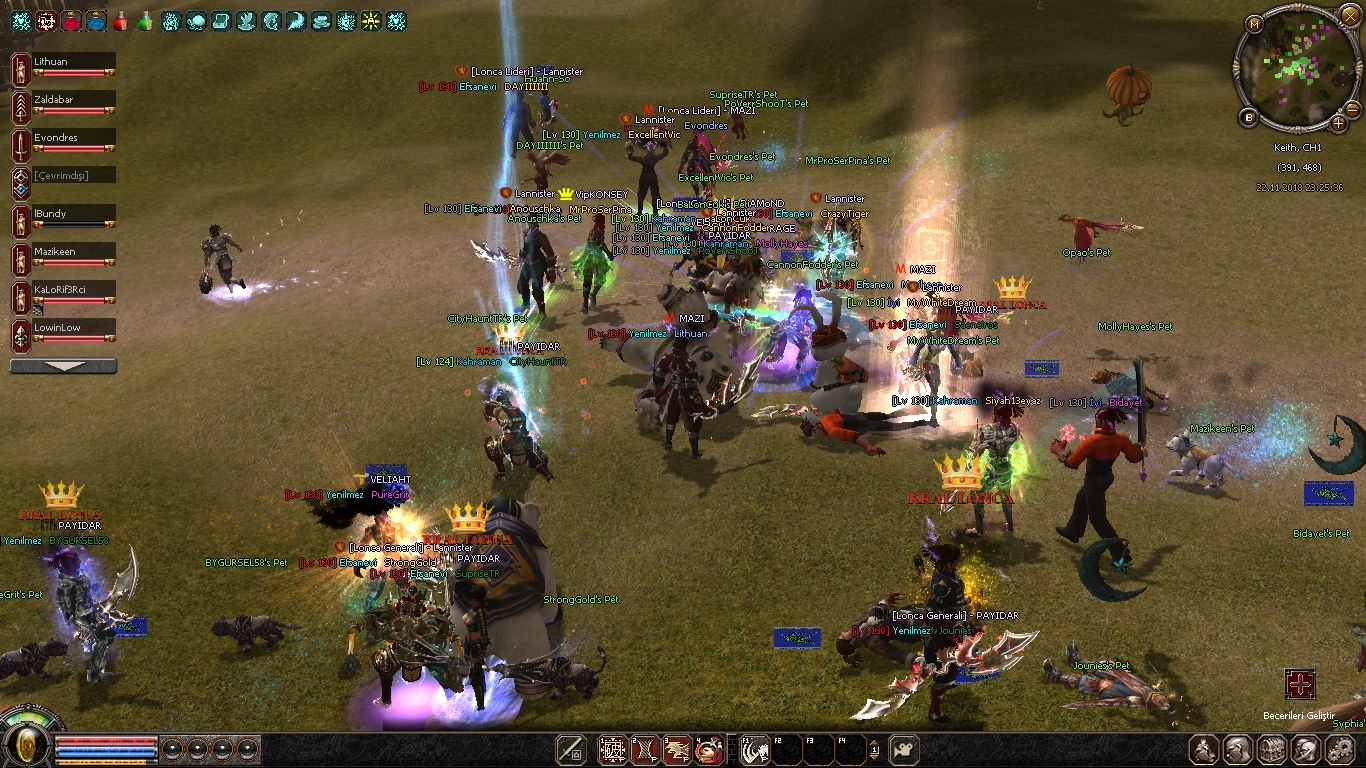Change quickslot page with arrow stepper
The width and height of the screenshot is (1366, 768).
[875, 748]
